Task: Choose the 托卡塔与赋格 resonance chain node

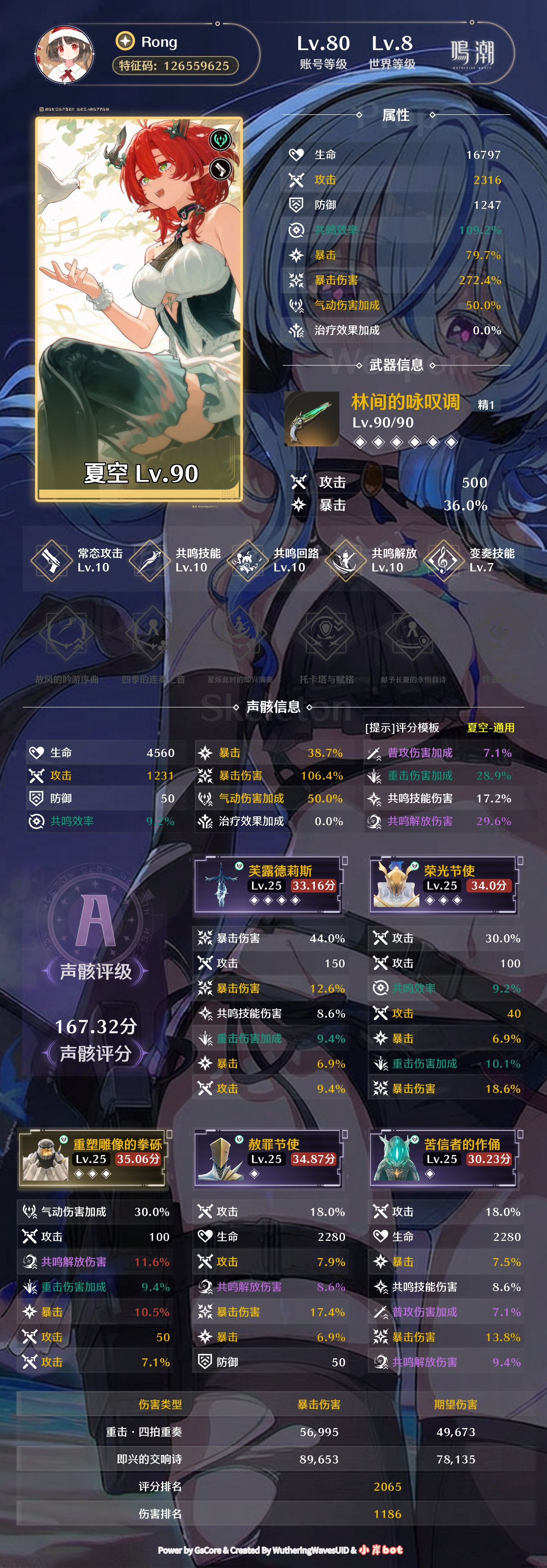Action: [326, 636]
